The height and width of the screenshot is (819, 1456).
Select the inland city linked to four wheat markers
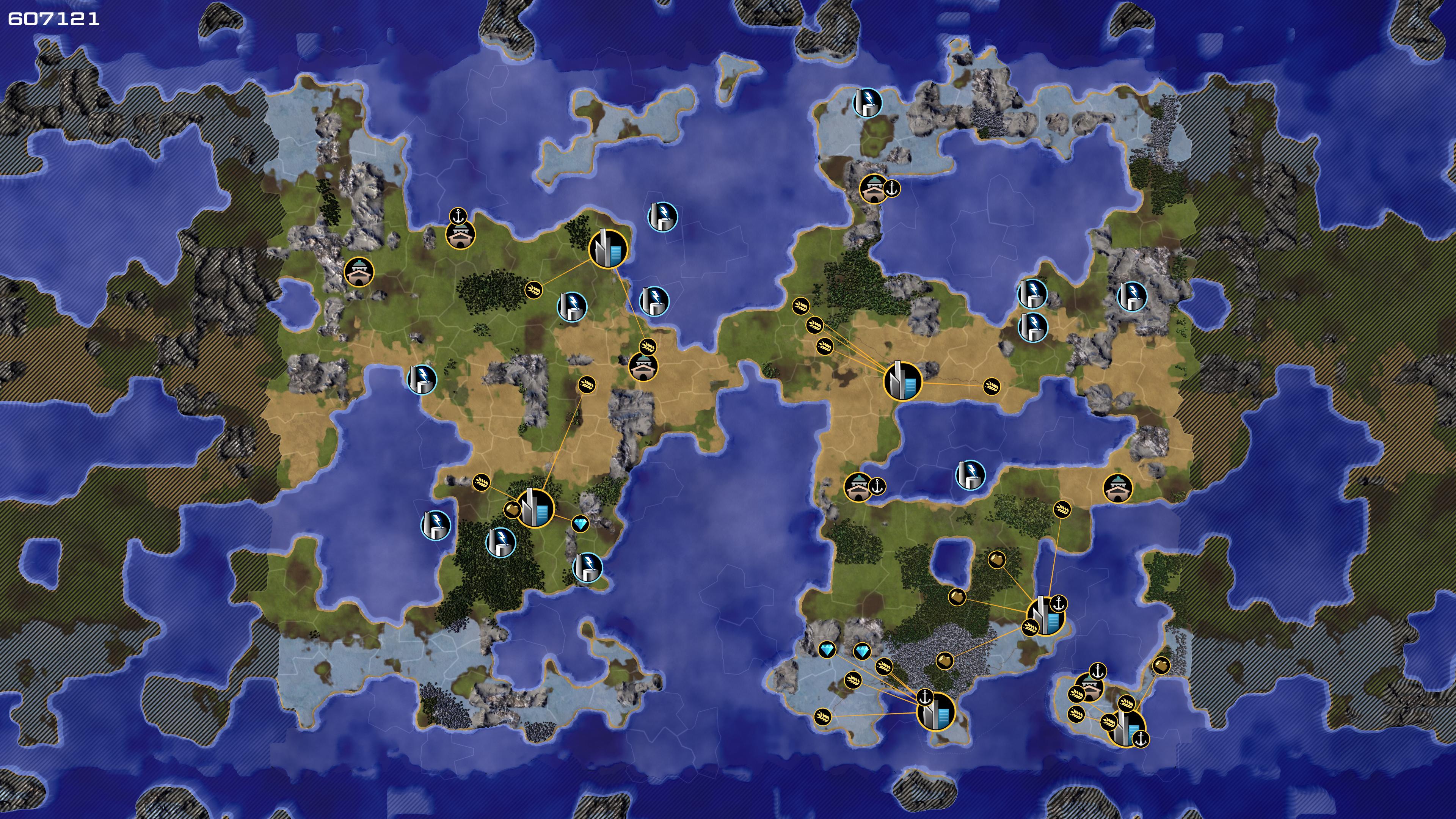pos(902,381)
